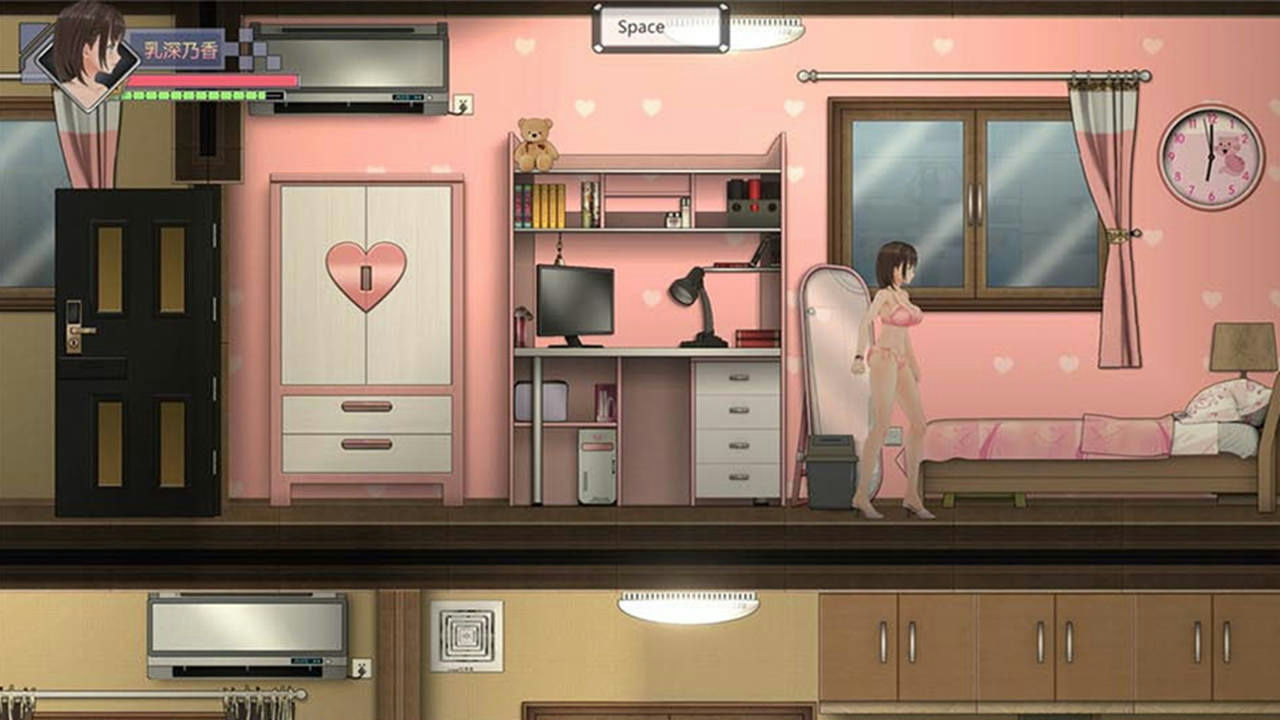The height and width of the screenshot is (720, 1280).
Task: Click the power outlet near the air conditioner
Action: click(461, 104)
